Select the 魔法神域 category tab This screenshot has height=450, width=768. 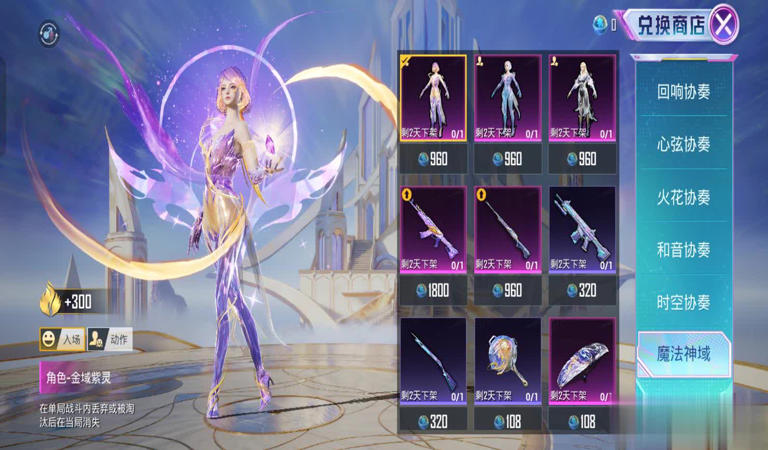click(684, 354)
